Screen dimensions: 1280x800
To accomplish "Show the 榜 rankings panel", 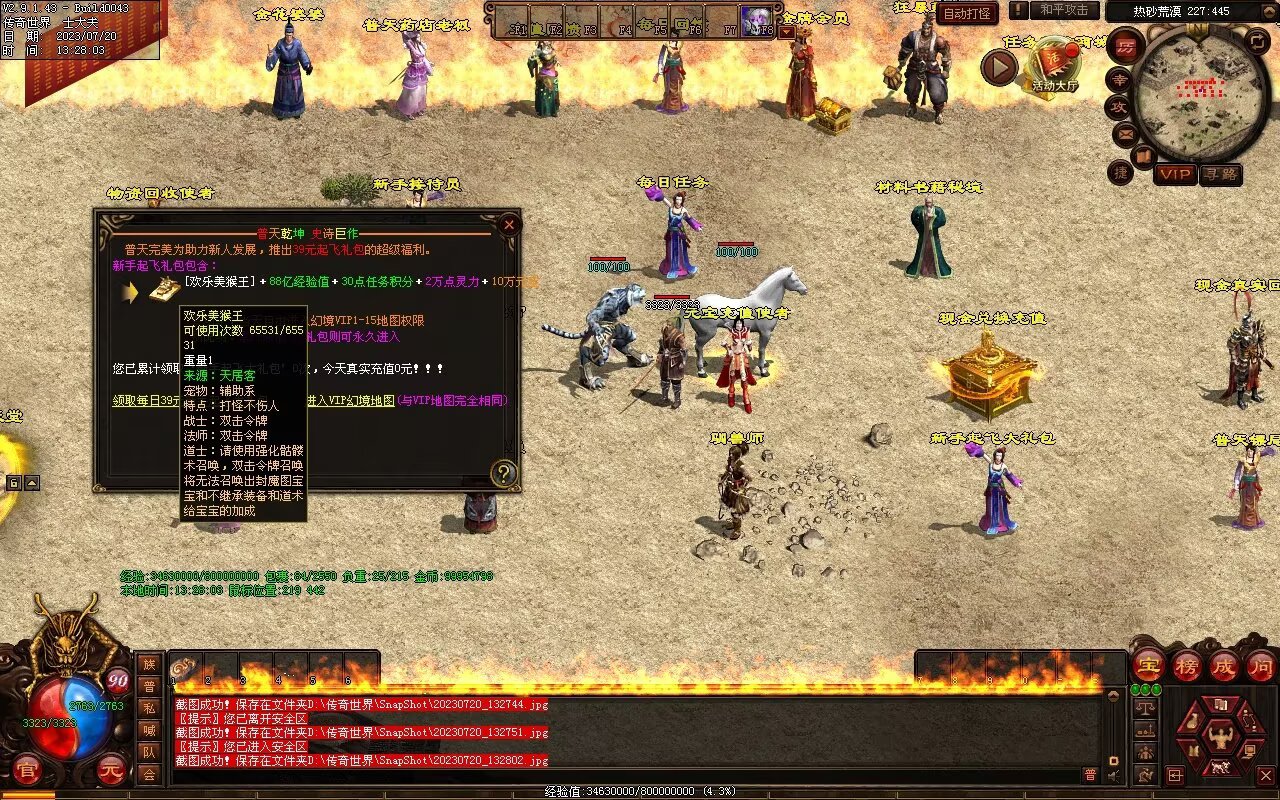I will (x=1187, y=665).
